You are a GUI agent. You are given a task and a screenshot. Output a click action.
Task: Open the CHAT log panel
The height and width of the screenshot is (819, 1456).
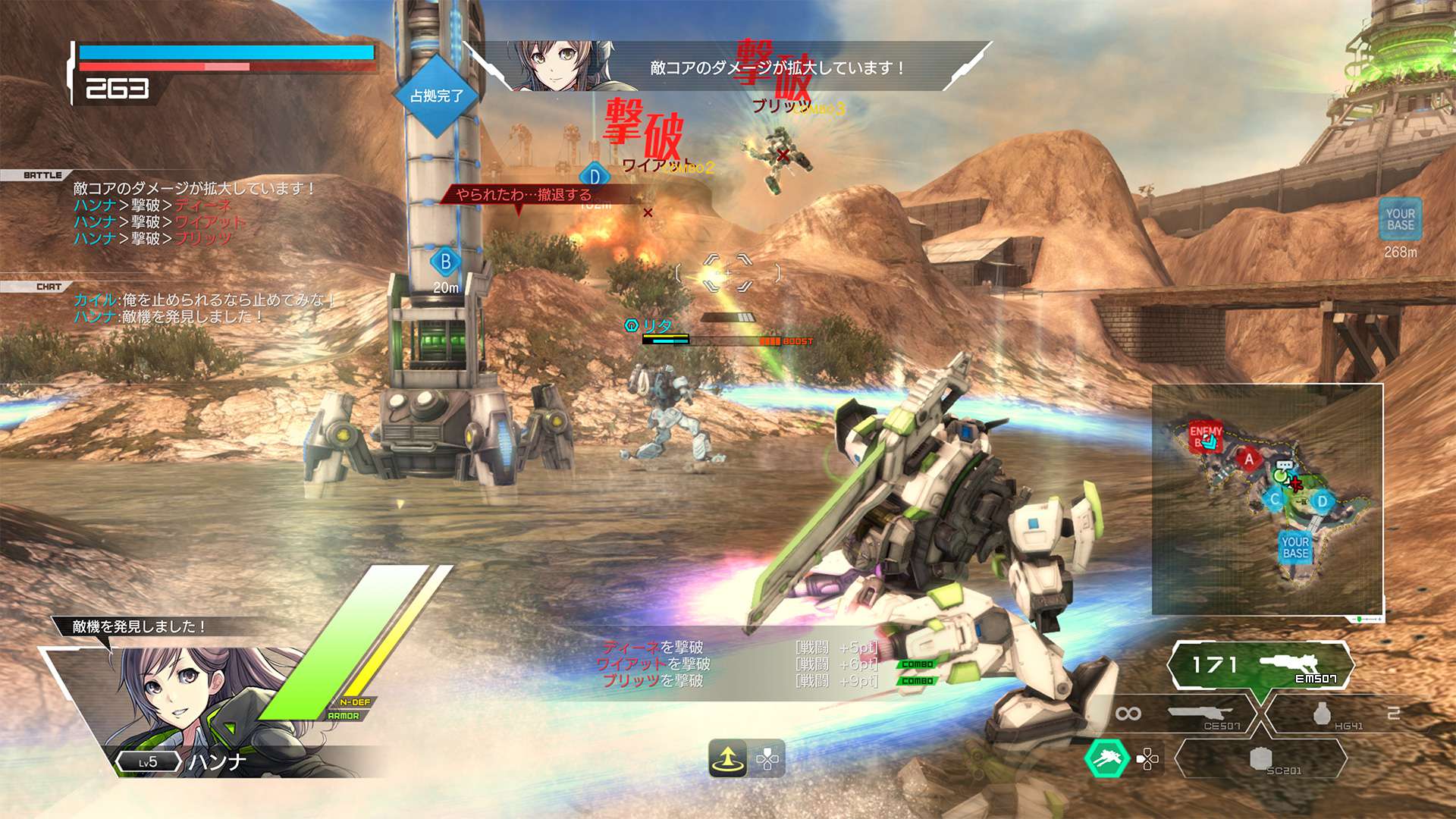(x=49, y=287)
